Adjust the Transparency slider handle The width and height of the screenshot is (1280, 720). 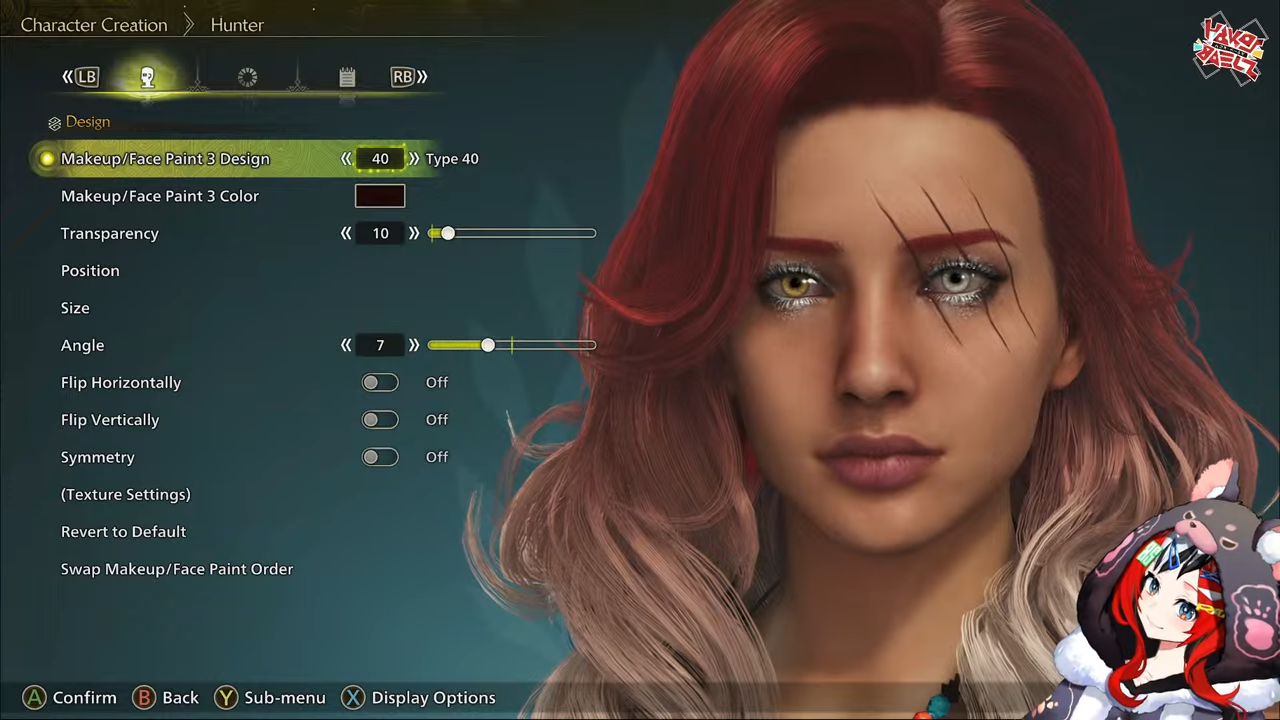[x=447, y=233]
